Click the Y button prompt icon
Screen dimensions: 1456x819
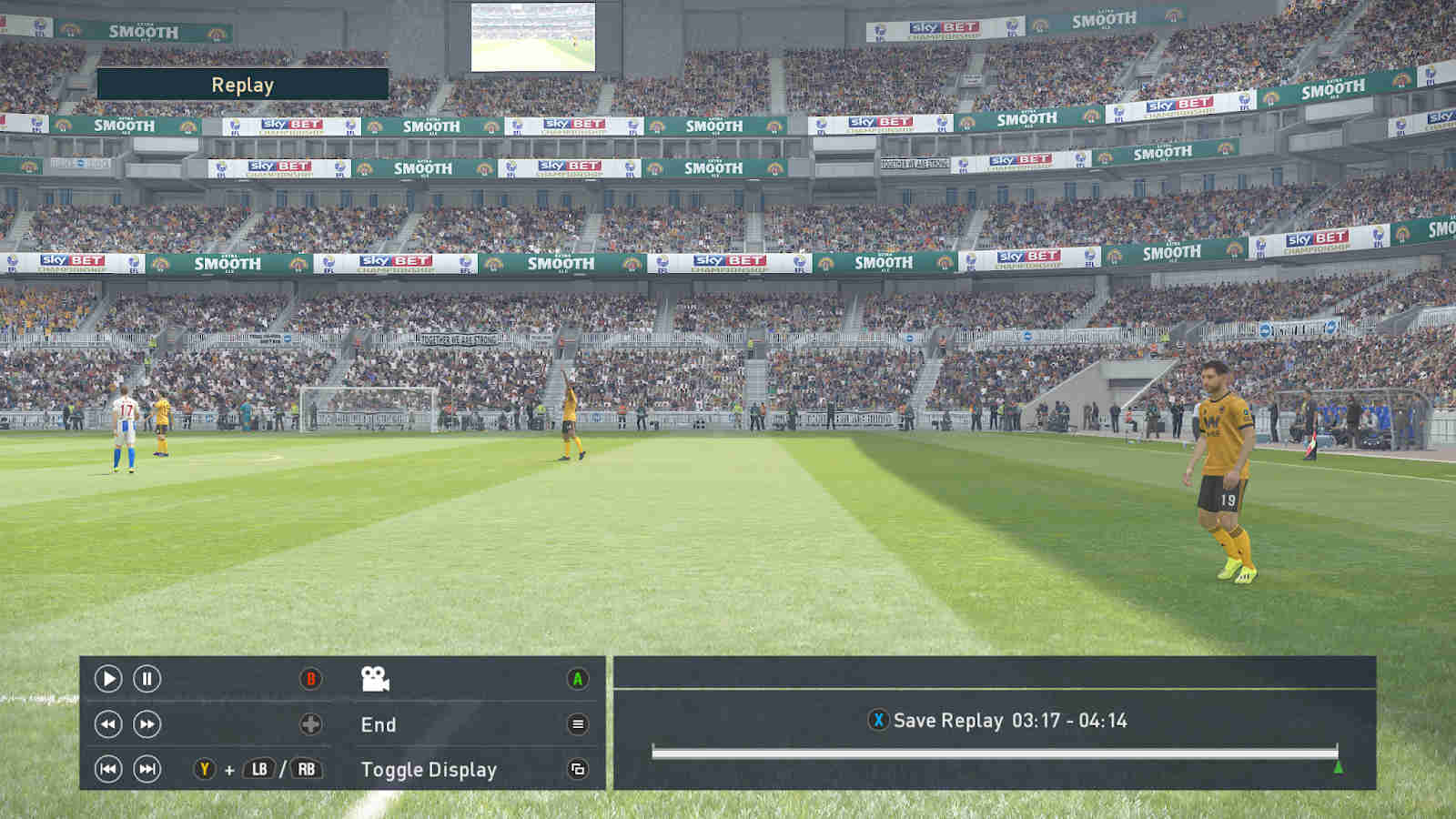pos(205,769)
